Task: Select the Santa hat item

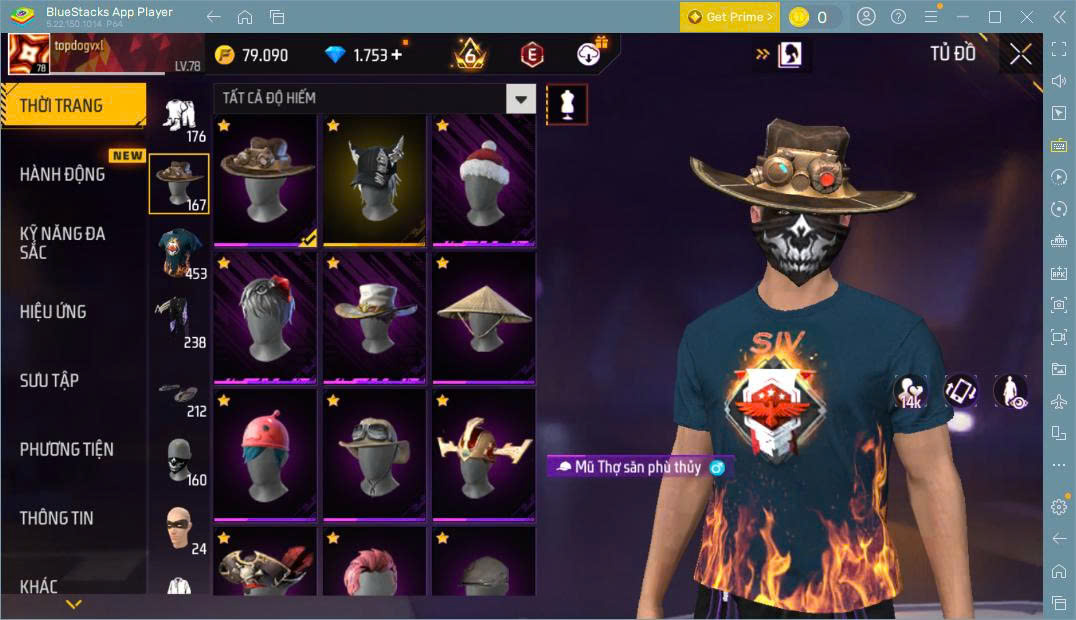Action: 483,179
